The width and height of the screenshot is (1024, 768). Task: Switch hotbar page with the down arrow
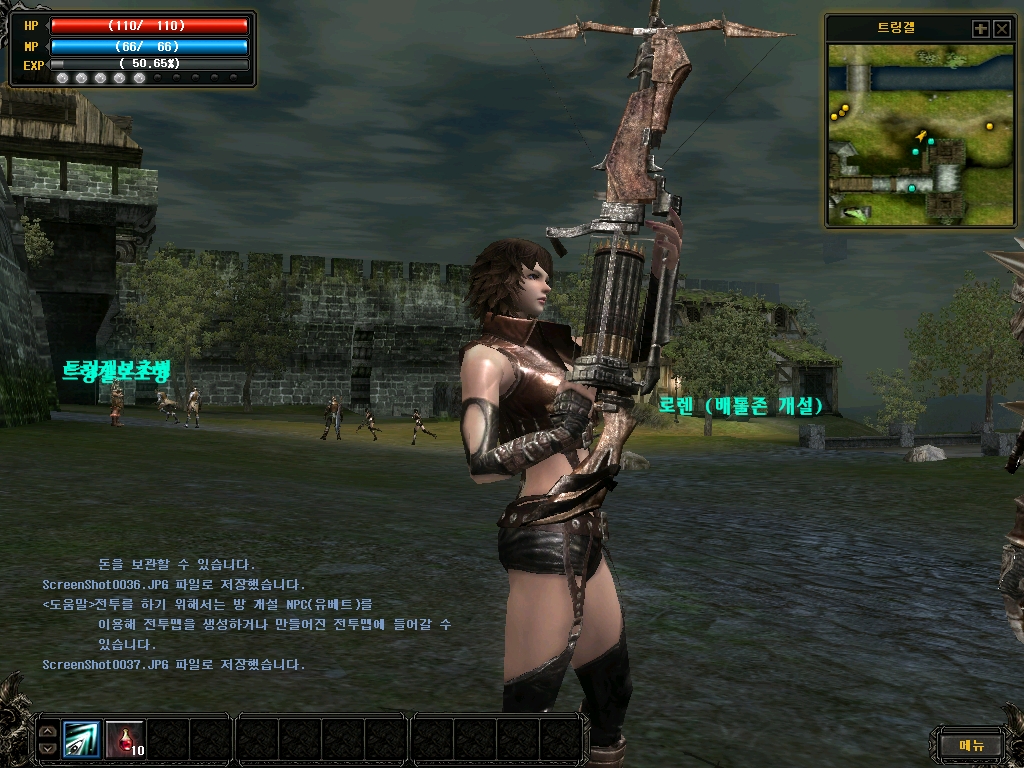coord(47,748)
